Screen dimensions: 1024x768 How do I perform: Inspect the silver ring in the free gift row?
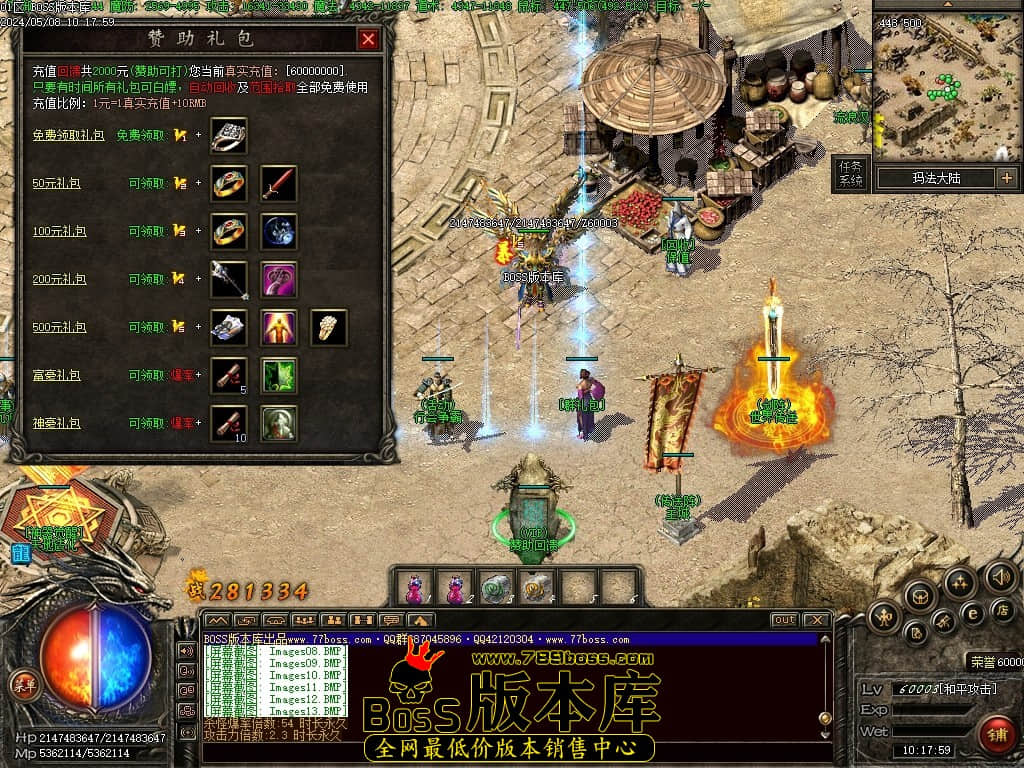click(x=229, y=136)
